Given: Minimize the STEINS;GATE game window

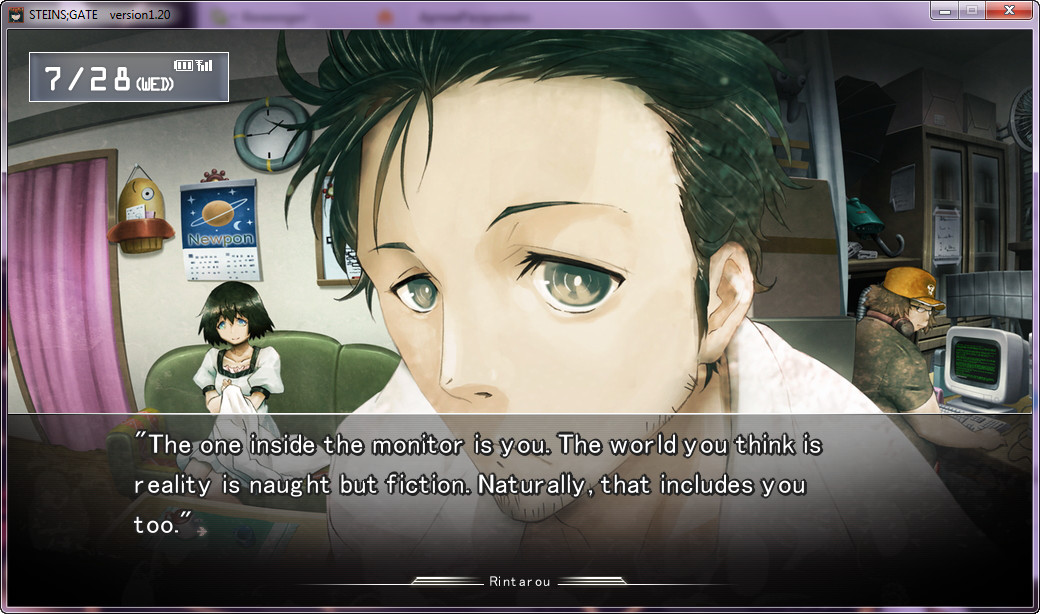Looking at the screenshot, I should coord(943,10).
